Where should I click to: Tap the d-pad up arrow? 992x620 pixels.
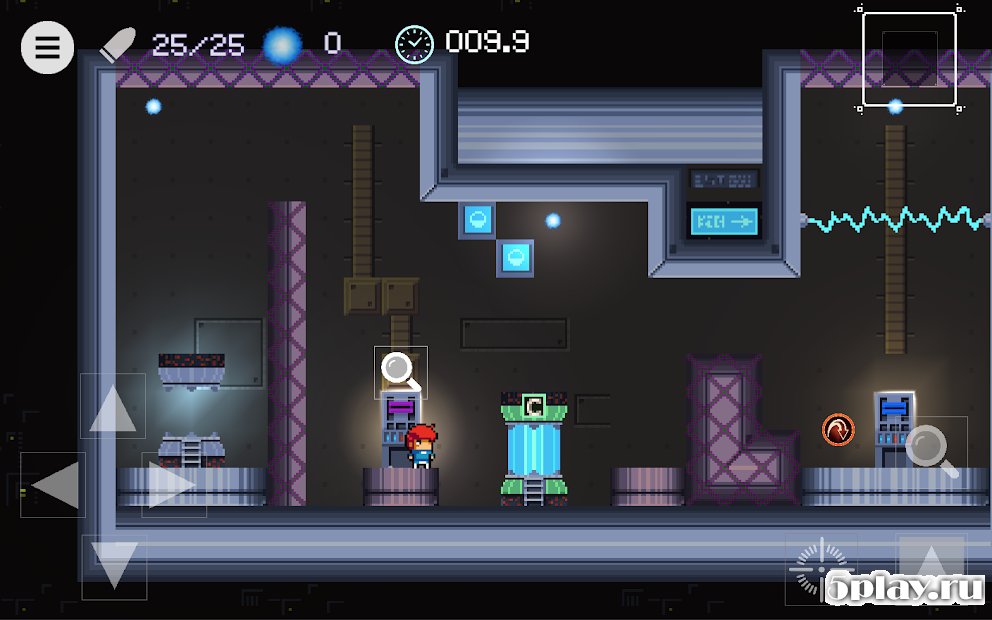(112, 407)
